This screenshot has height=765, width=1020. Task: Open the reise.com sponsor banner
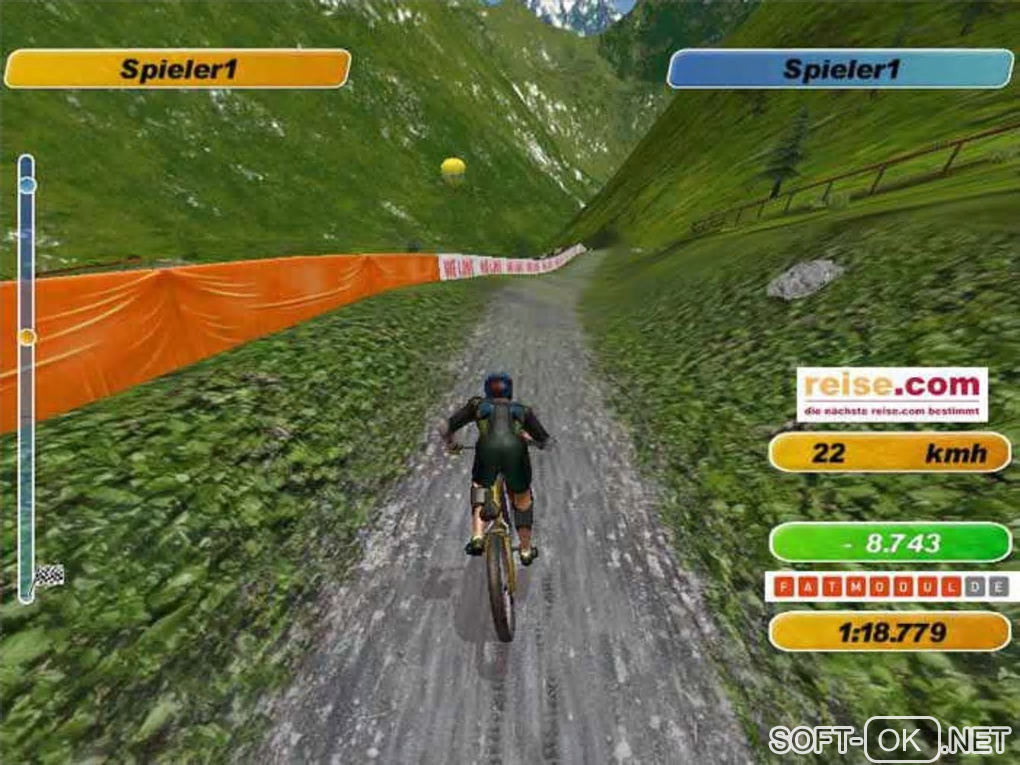point(891,394)
